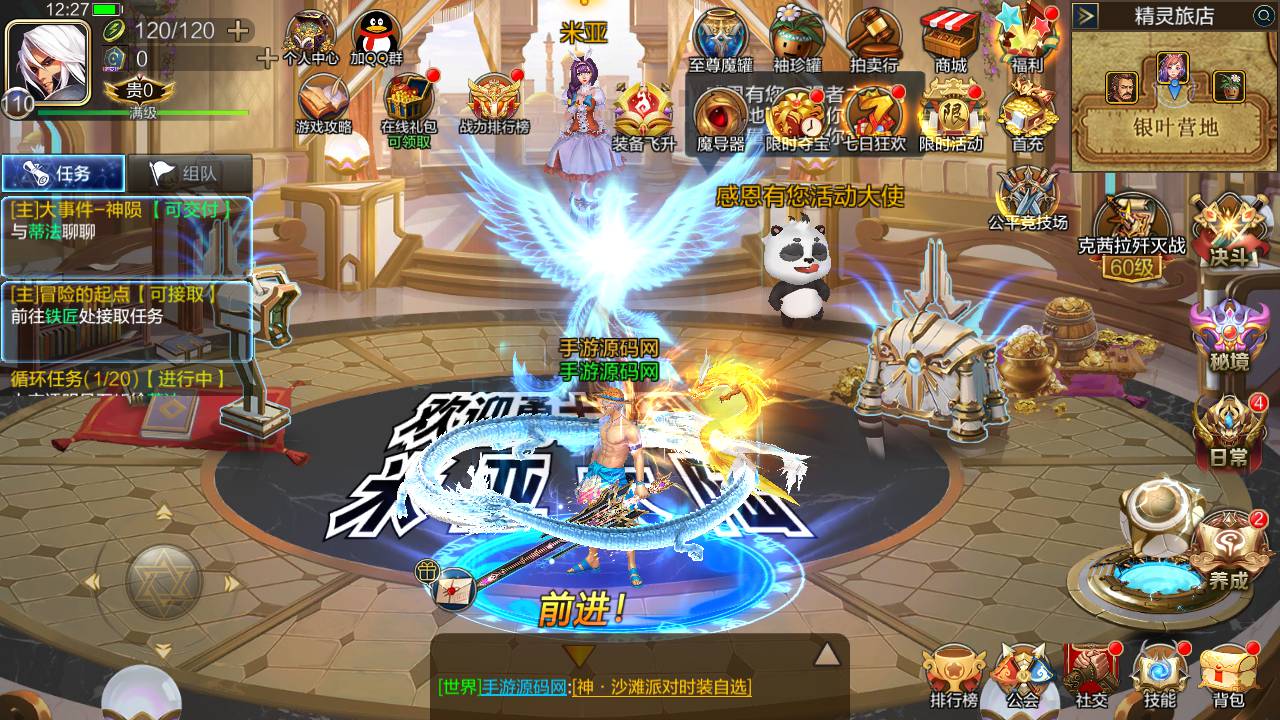Switch to the 组队 team tab
The width and height of the screenshot is (1280, 720).
click(x=187, y=173)
